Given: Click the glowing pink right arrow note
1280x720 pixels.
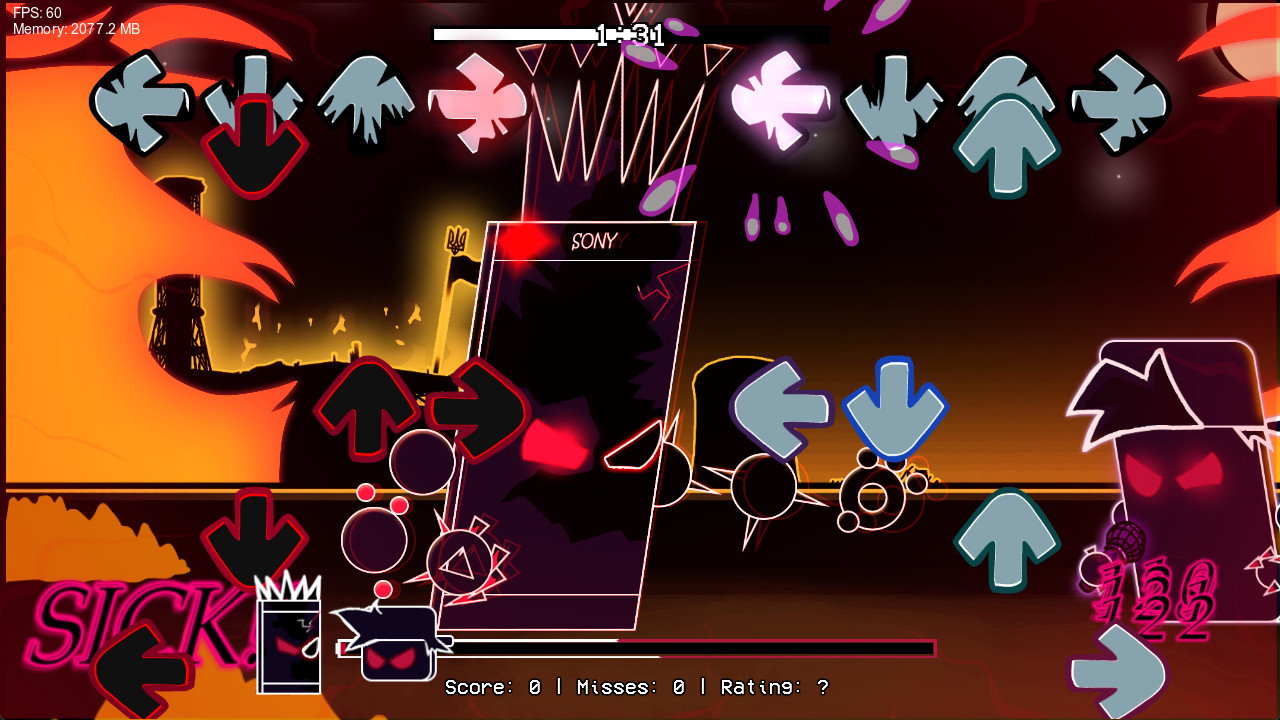Looking at the screenshot, I should click(478, 100).
